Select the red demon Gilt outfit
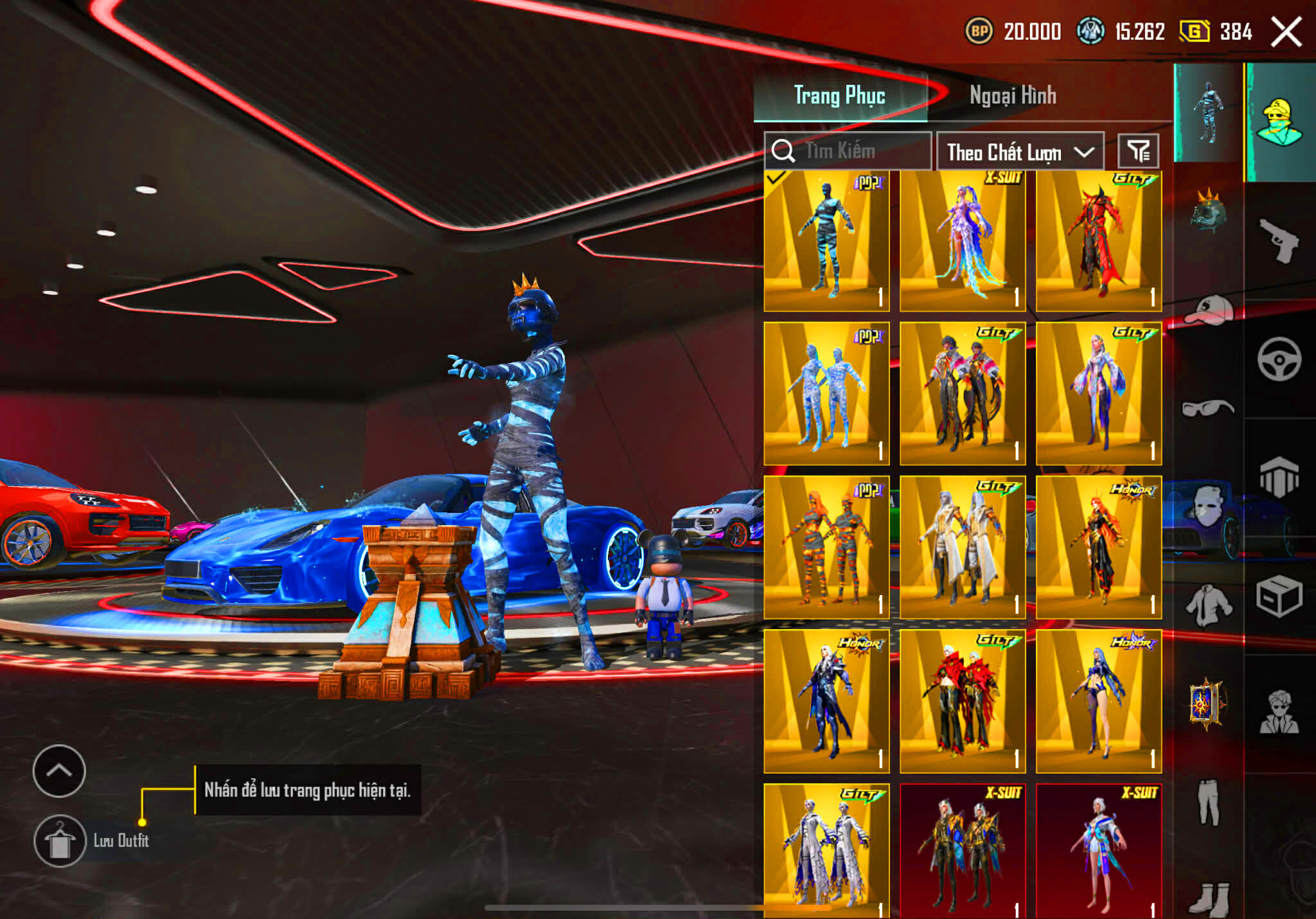This screenshot has height=919, width=1316. pos(1099,242)
